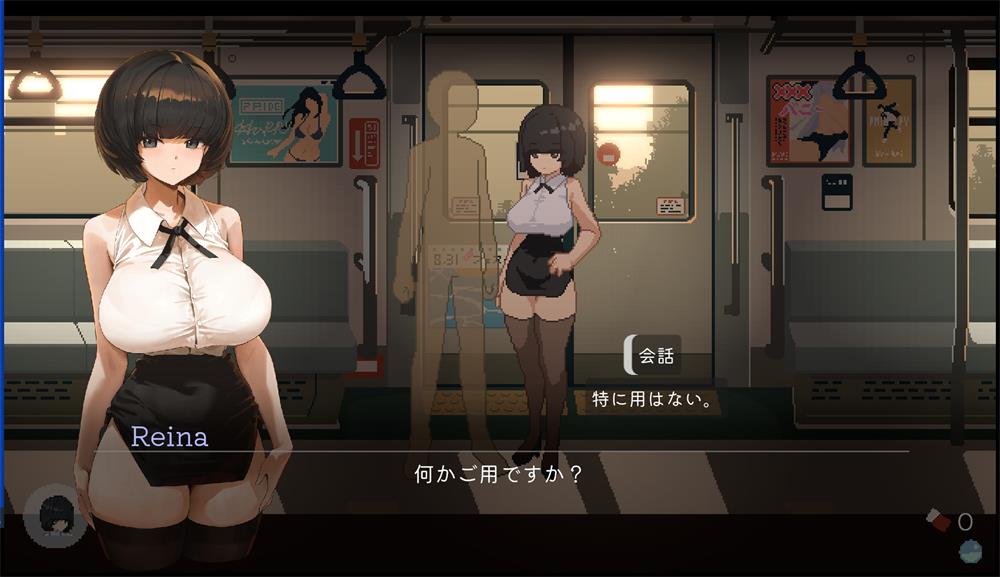Viewport: 1000px width, 577px height.
Task: Choose the 会話 dialogue option
Action: pos(655,356)
